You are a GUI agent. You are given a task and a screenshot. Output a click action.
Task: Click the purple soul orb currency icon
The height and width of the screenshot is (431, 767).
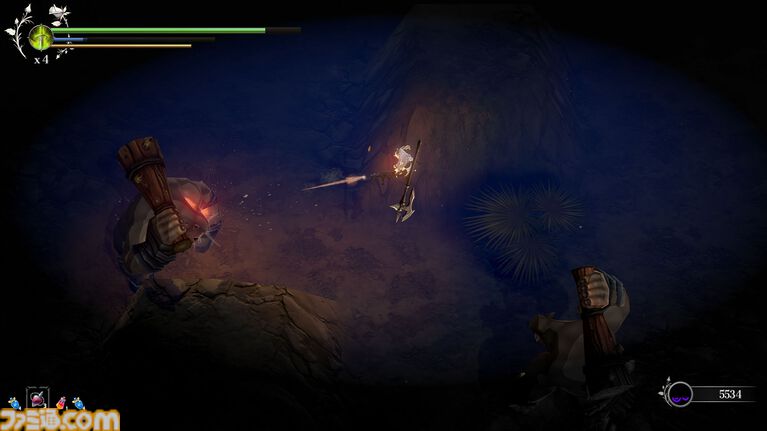[x=680, y=394]
